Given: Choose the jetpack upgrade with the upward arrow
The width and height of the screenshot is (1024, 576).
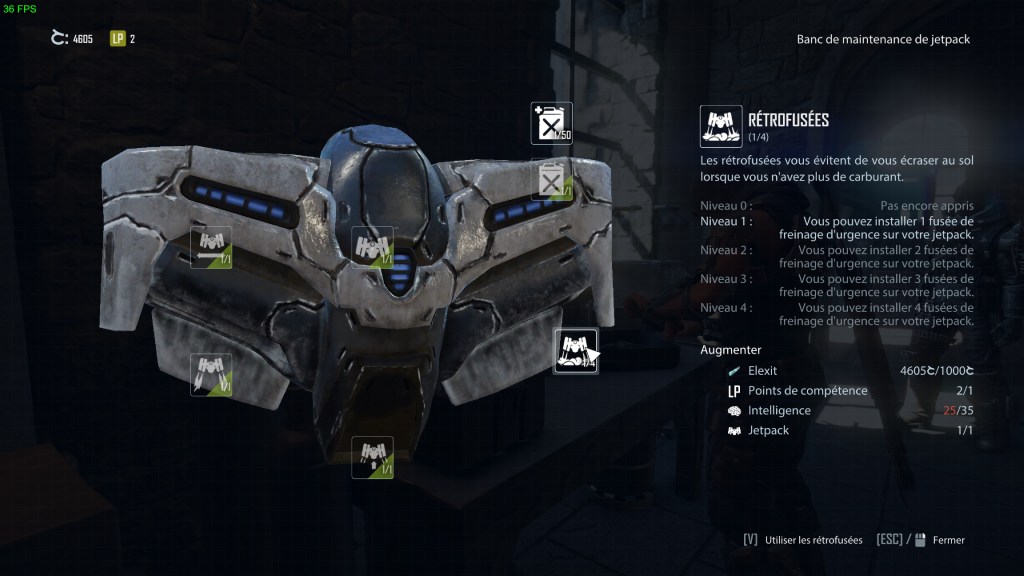Looking at the screenshot, I should [371, 457].
